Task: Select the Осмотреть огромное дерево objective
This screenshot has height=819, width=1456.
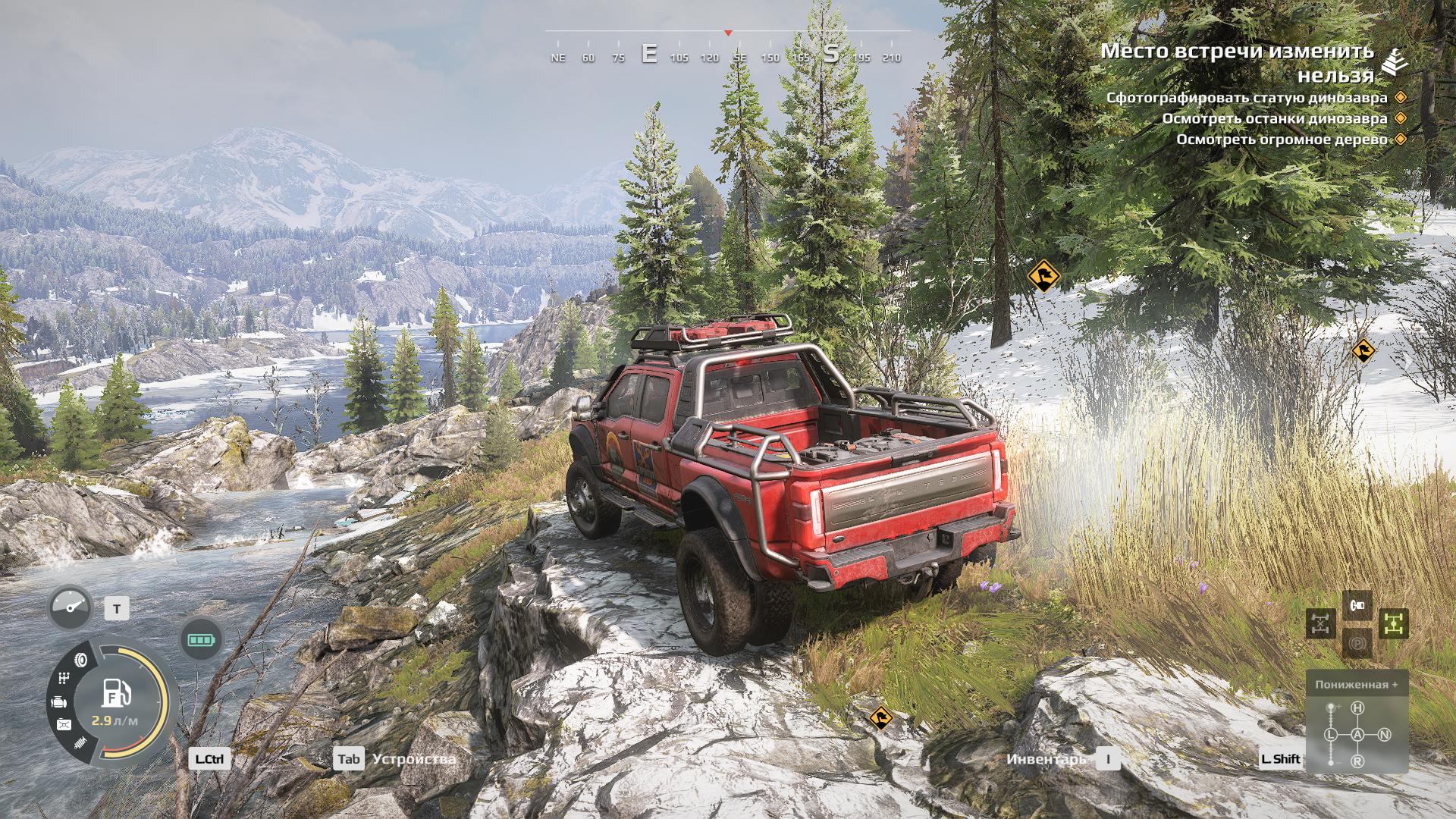Action: 1282,140
